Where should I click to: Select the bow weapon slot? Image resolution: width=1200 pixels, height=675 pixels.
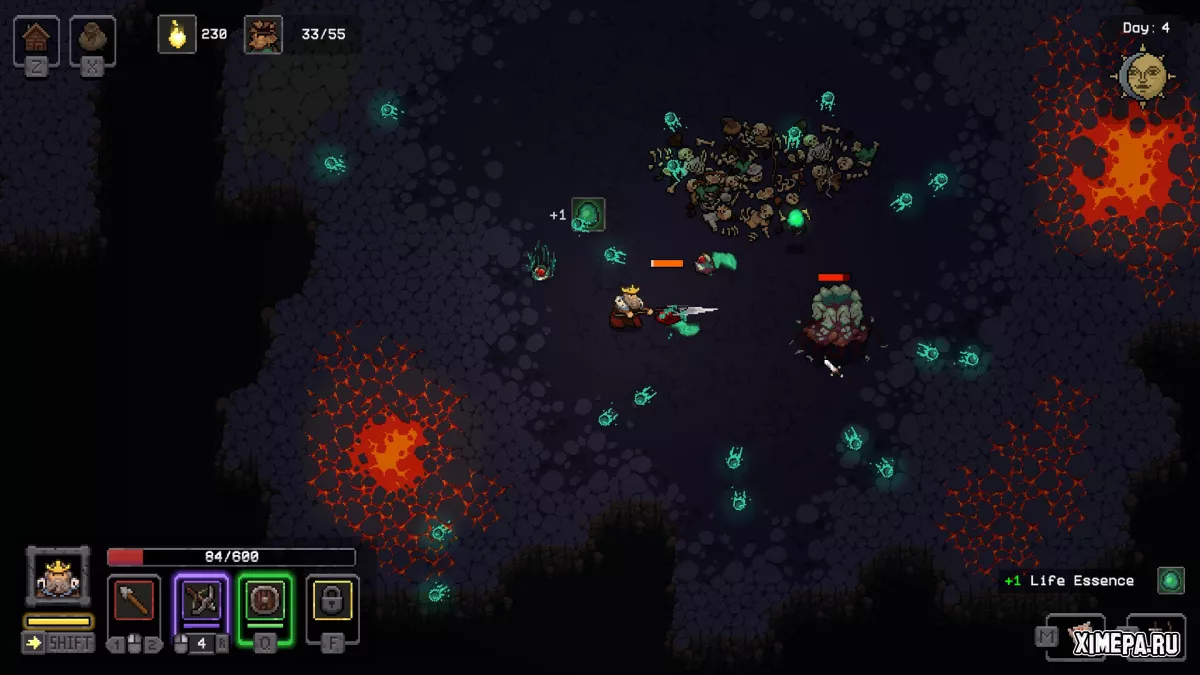201,600
